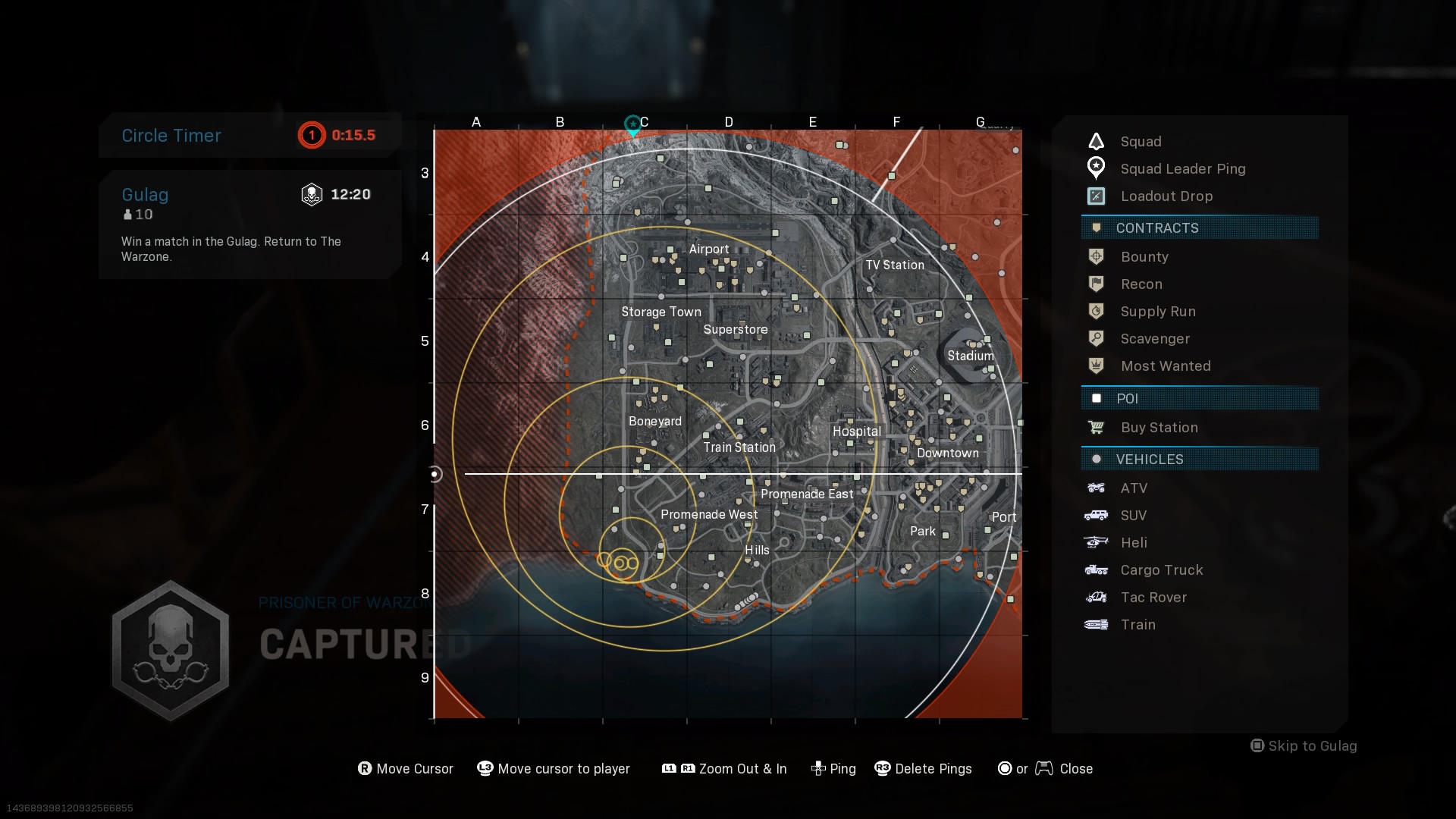Choose the ATV vehicle legend entry
The width and height of the screenshot is (1456, 819).
[1134, 488]
